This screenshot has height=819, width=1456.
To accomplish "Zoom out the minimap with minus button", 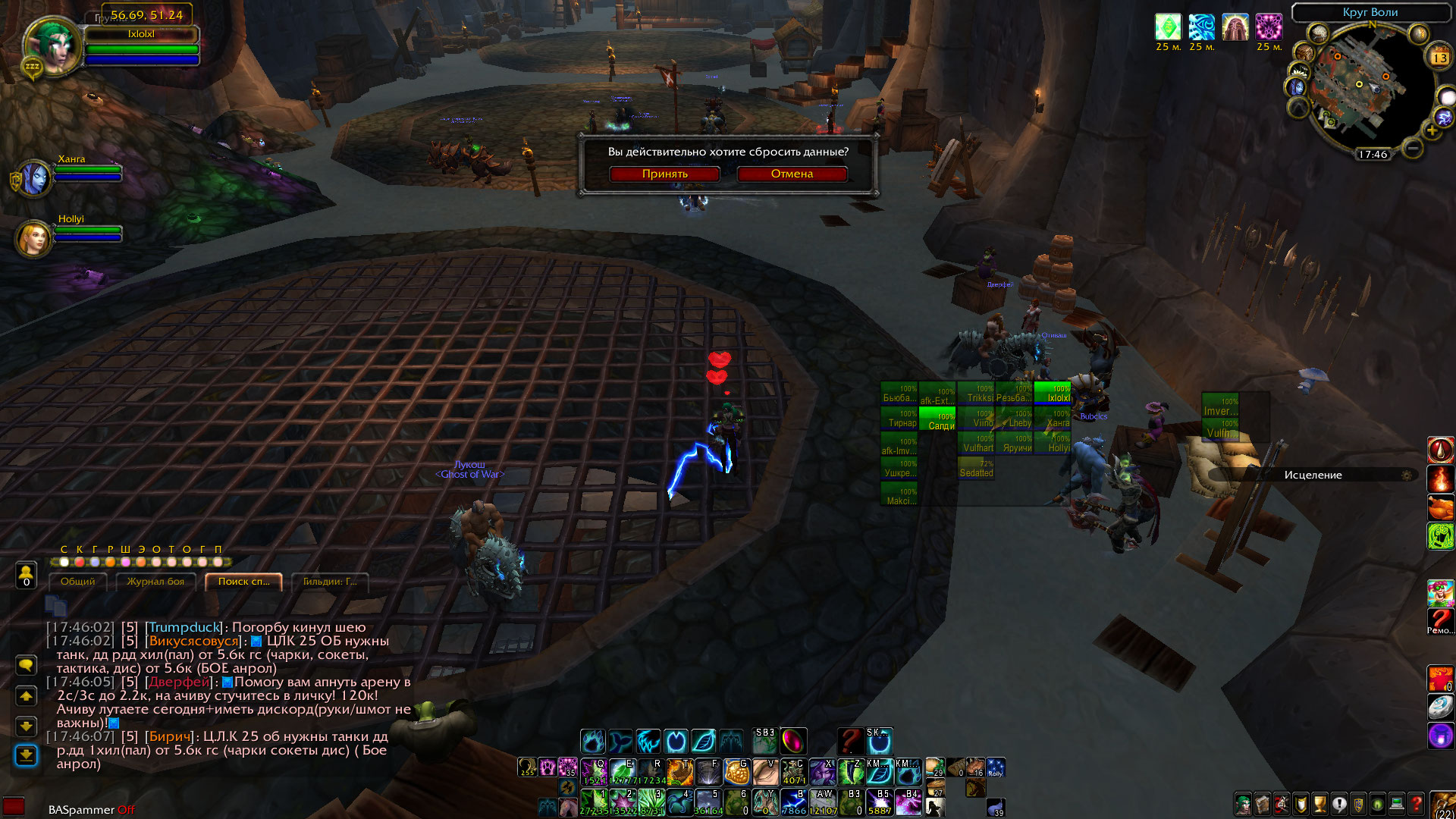I will [x=1412, y=148].
